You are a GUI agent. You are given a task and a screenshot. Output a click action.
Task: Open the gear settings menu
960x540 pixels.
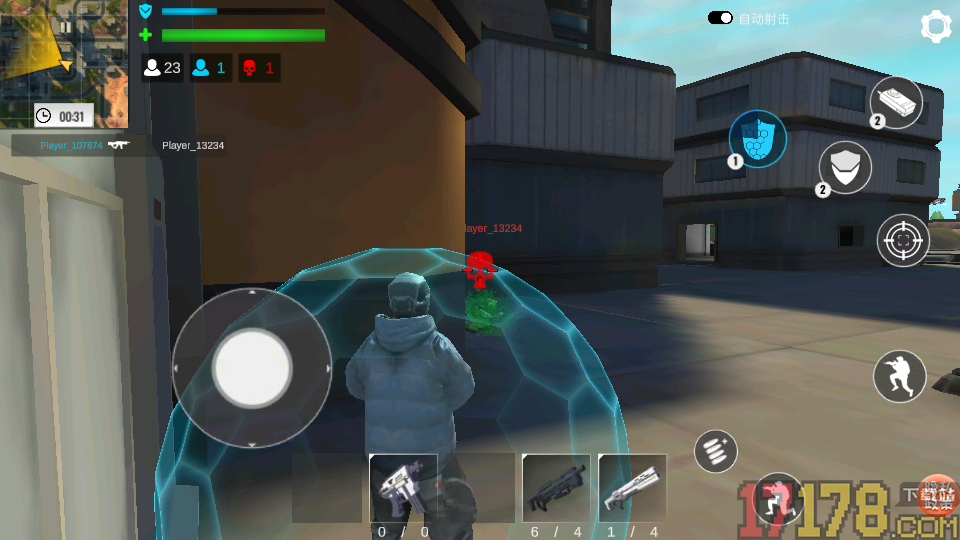[934, 27]
